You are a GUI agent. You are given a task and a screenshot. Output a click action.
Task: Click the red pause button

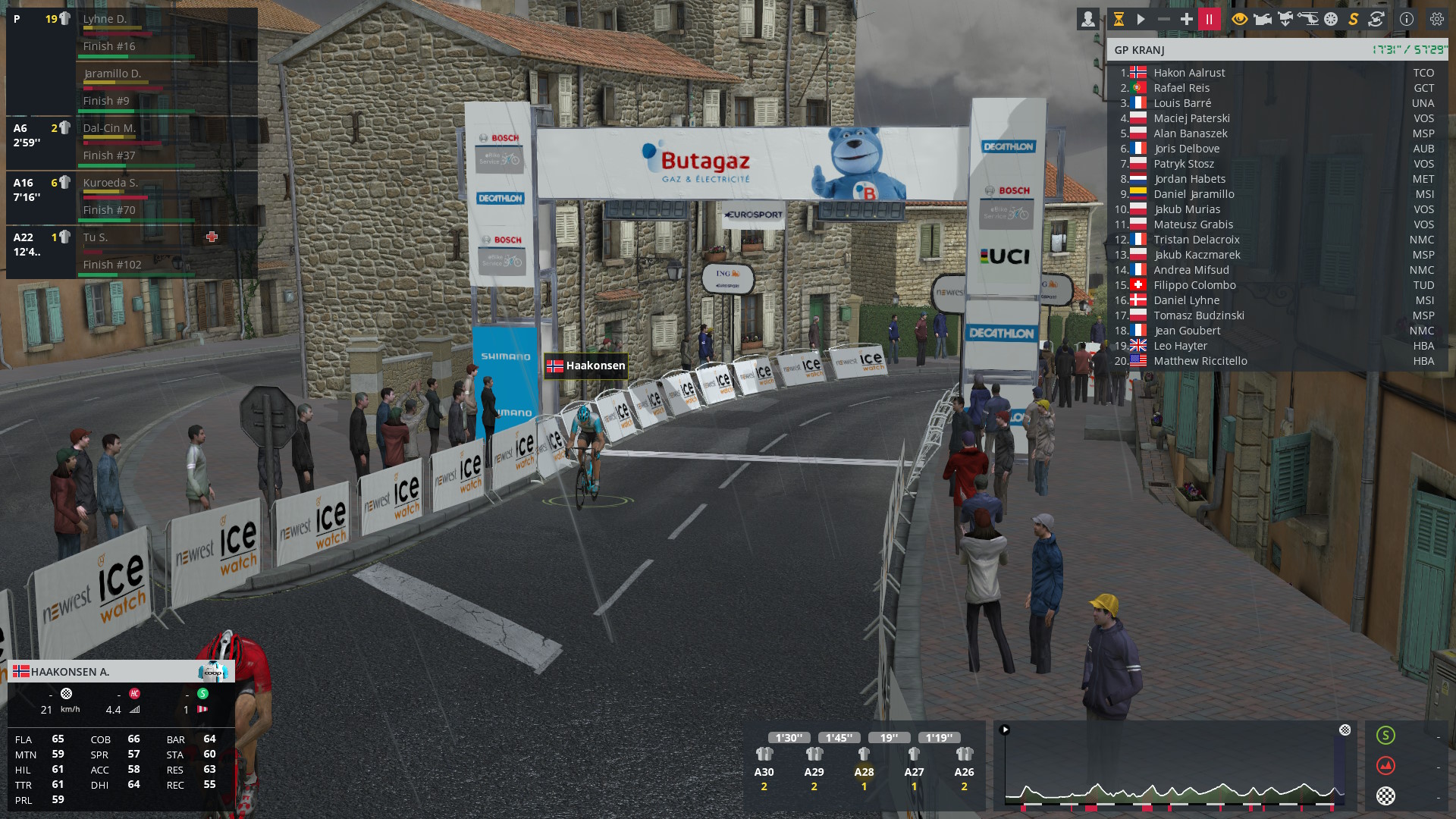point(1209,20)
